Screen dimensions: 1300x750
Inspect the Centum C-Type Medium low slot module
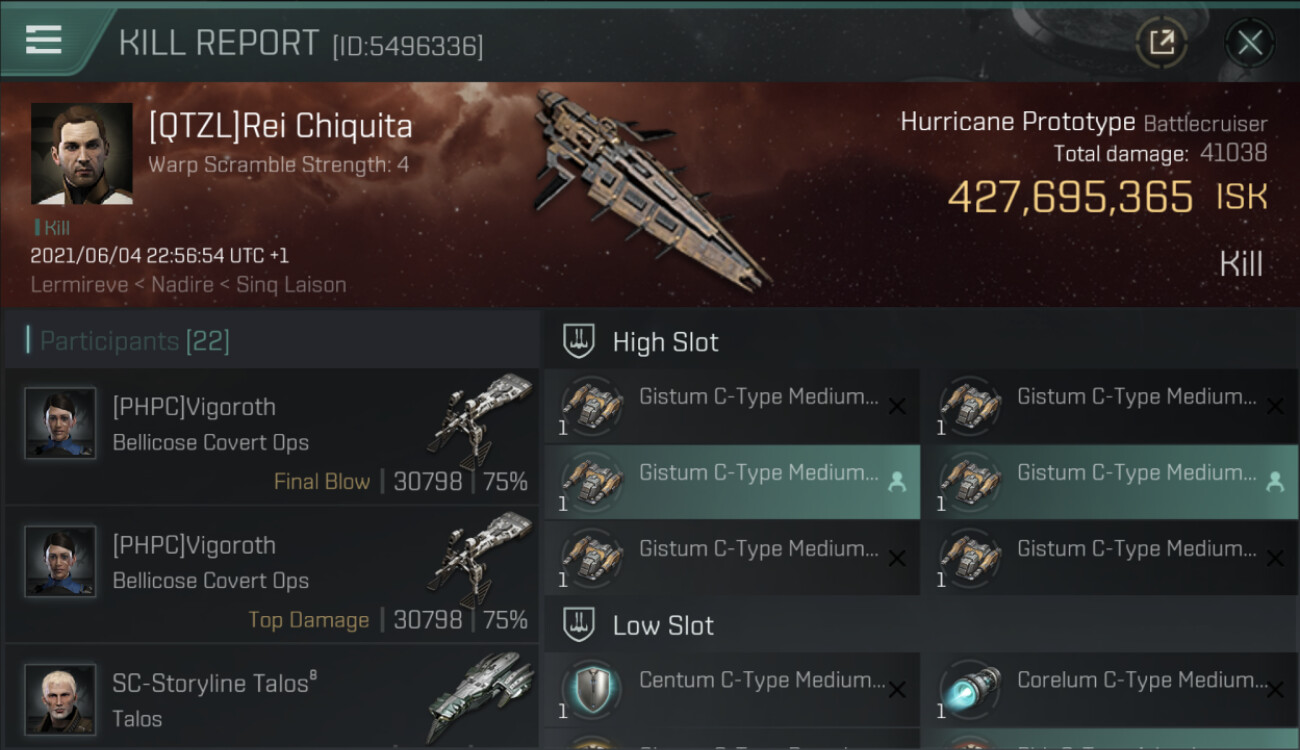[732, 690]
